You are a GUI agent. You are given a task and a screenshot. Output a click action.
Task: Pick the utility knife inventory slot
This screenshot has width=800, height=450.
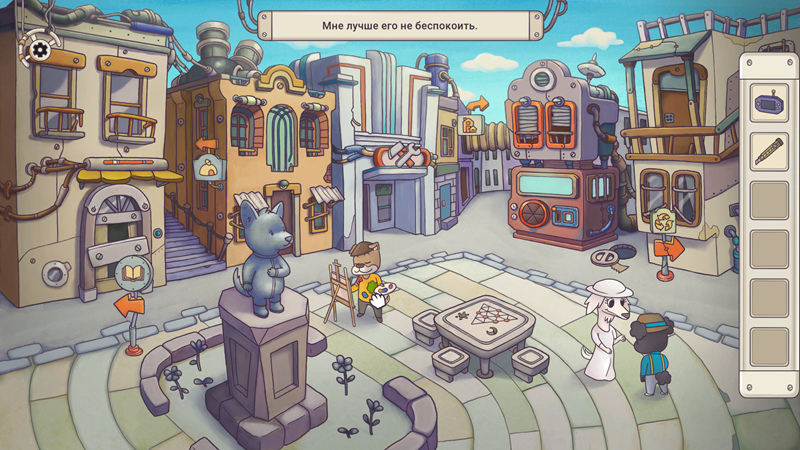coord(769,152)
